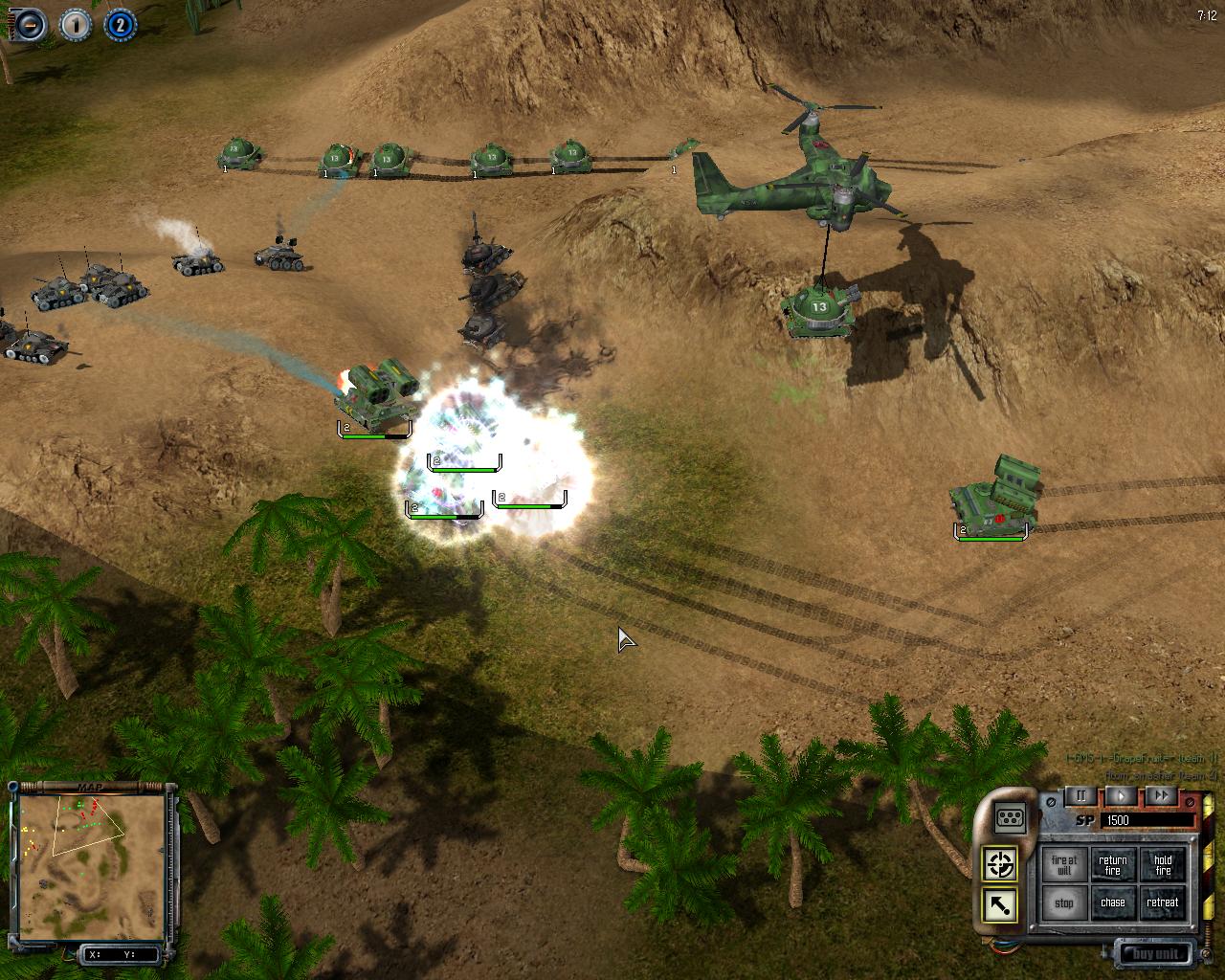
Task: Pause the game speed
Action: (1081, 795)
